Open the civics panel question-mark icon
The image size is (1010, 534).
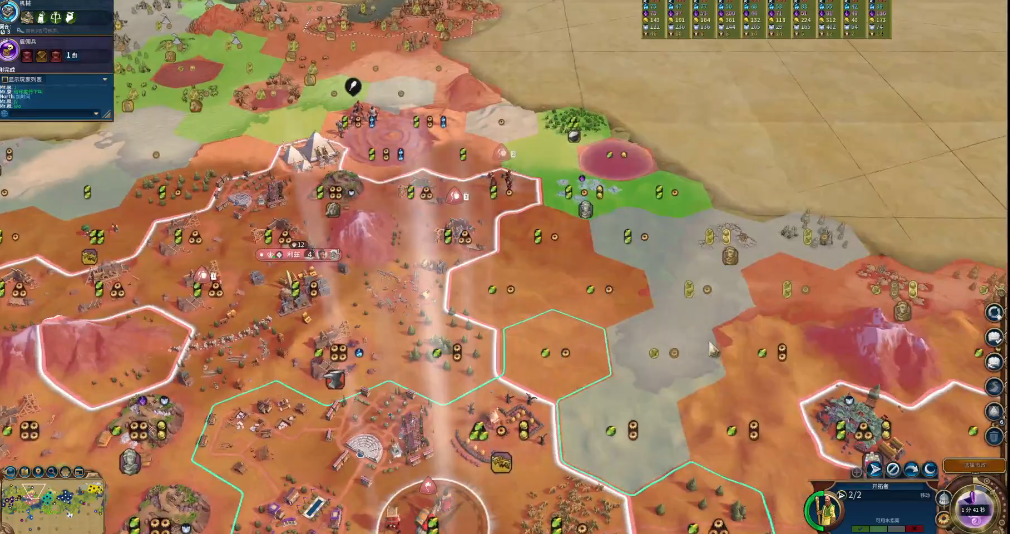9,51
